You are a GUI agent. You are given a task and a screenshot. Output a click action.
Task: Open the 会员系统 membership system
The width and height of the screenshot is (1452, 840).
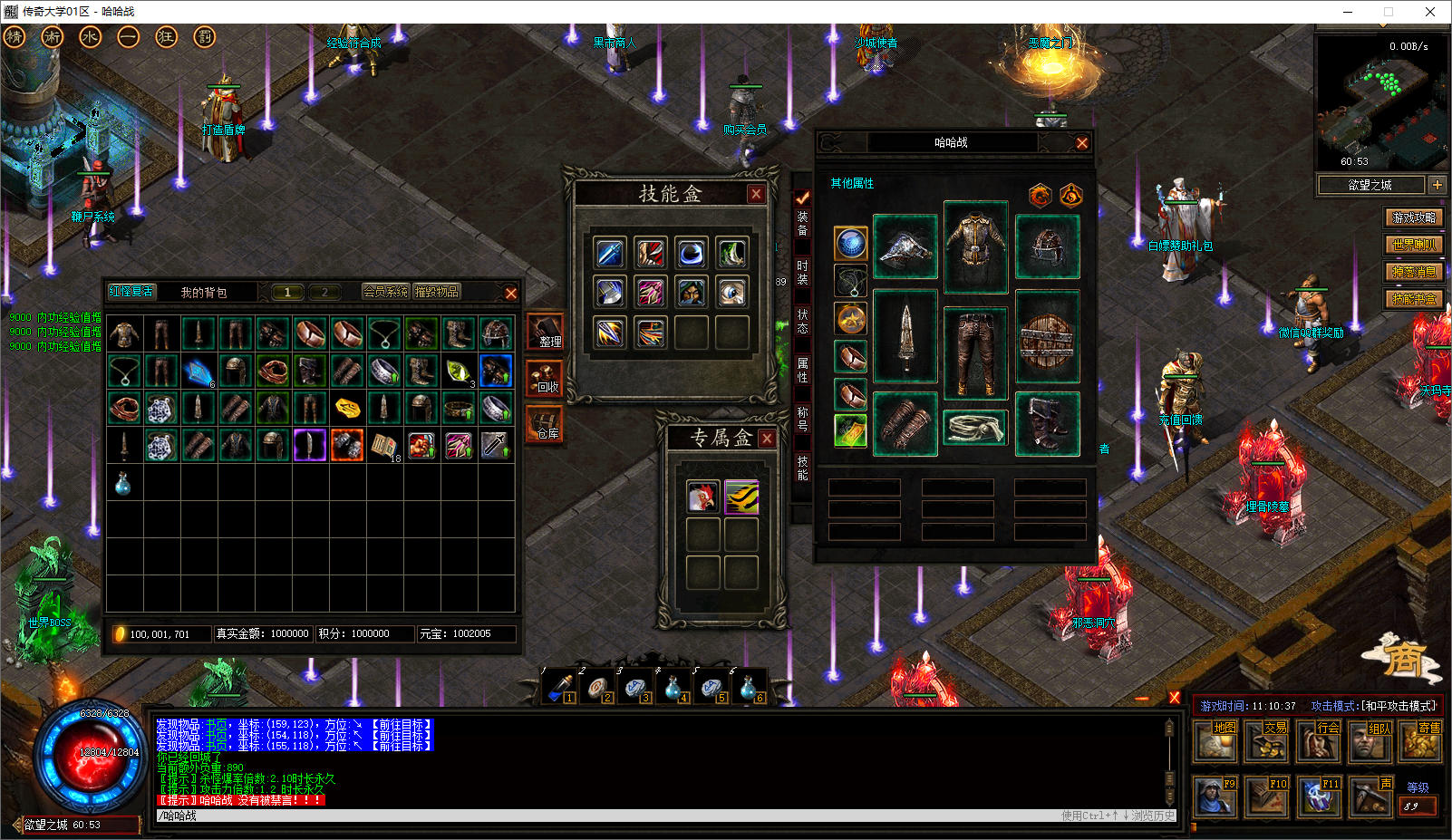[x=385, y=292]
